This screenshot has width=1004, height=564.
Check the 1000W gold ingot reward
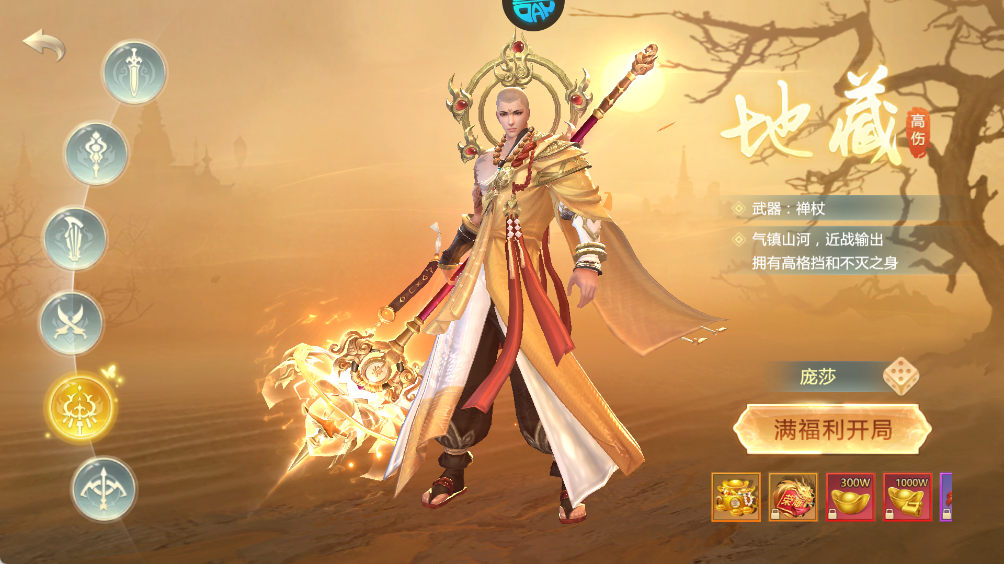pyautogui.click(x=907, y=497)
